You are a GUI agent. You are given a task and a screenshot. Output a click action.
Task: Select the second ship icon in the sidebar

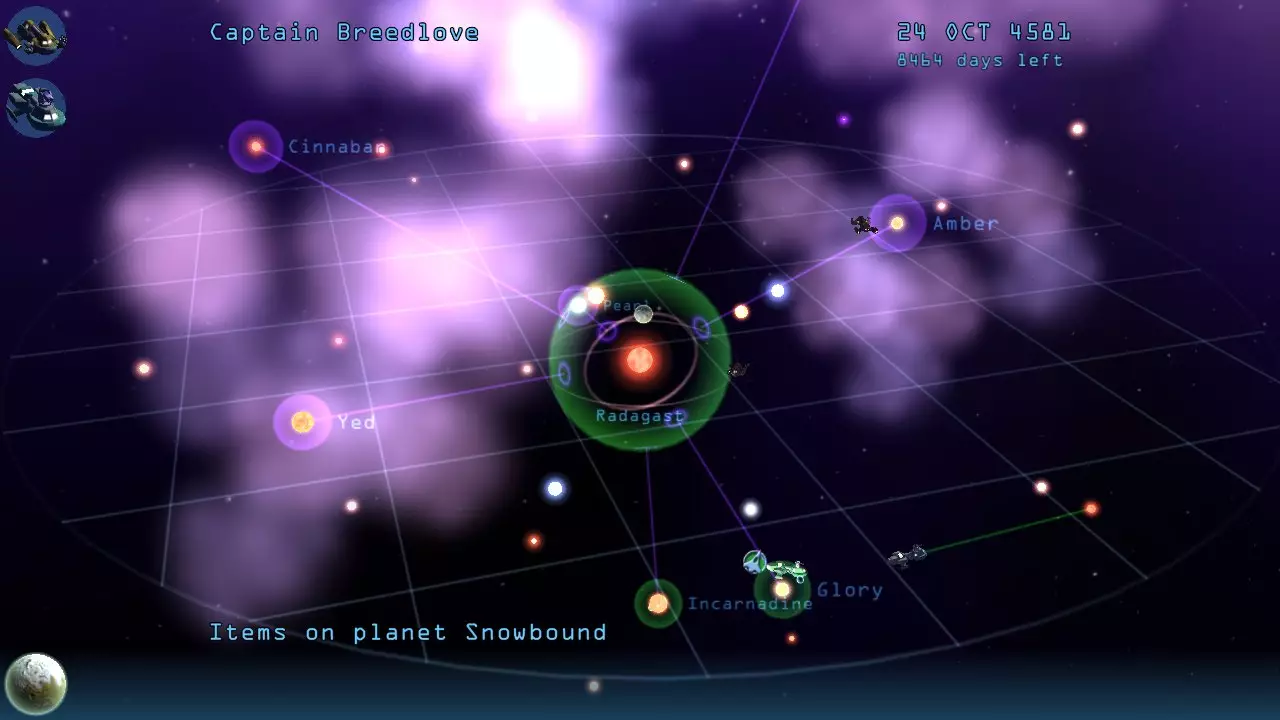[36, 108]
